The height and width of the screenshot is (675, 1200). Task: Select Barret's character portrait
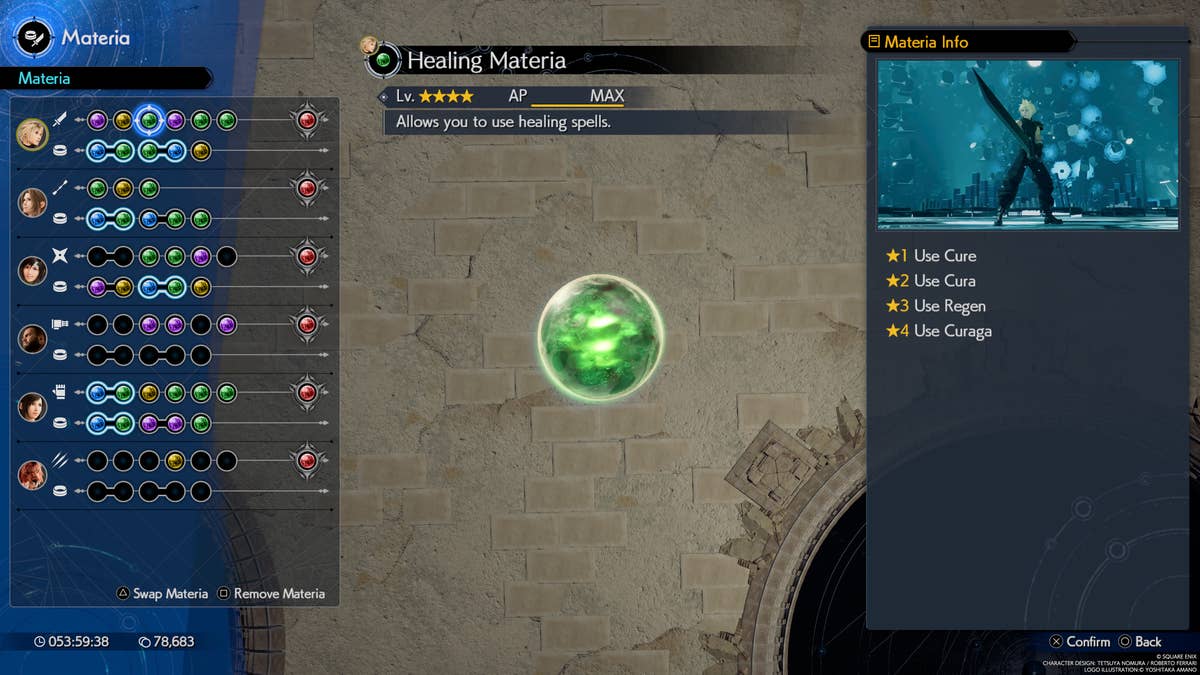point(32,338)
